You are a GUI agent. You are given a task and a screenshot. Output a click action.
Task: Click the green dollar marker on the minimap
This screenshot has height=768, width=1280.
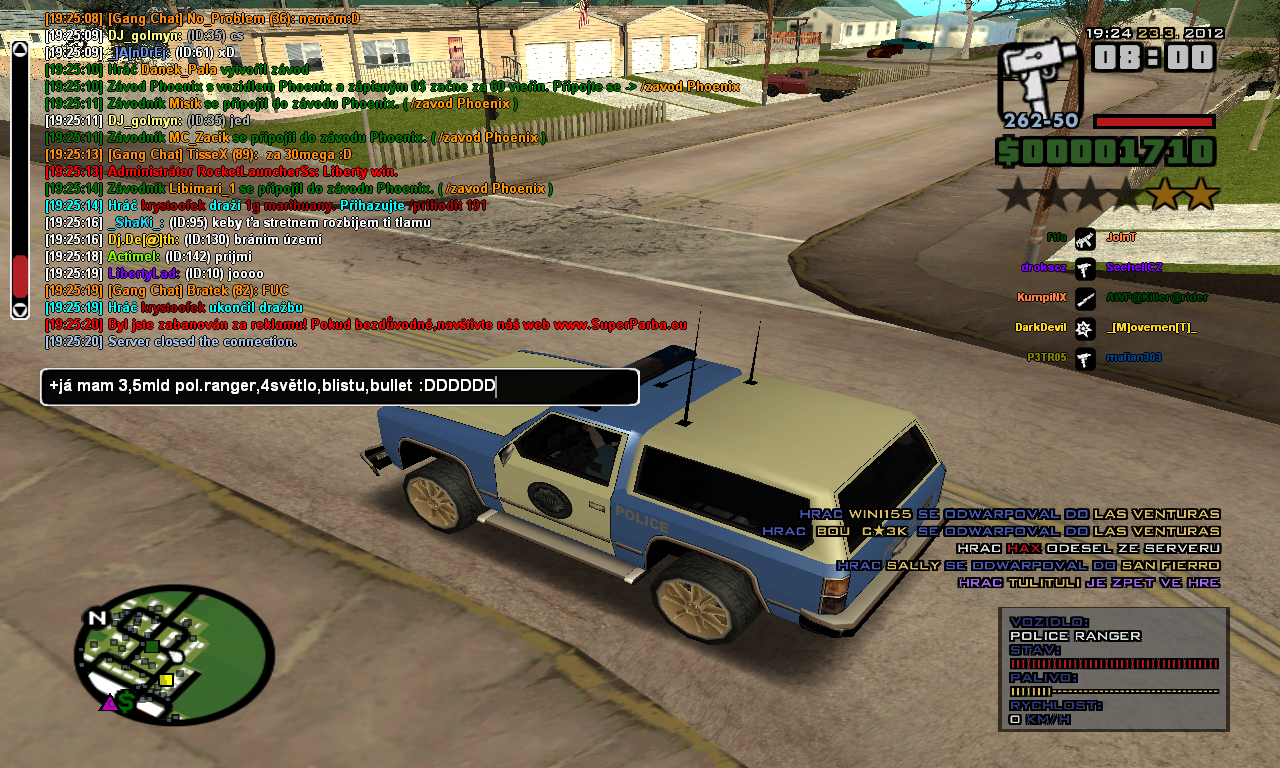point(127,702)
